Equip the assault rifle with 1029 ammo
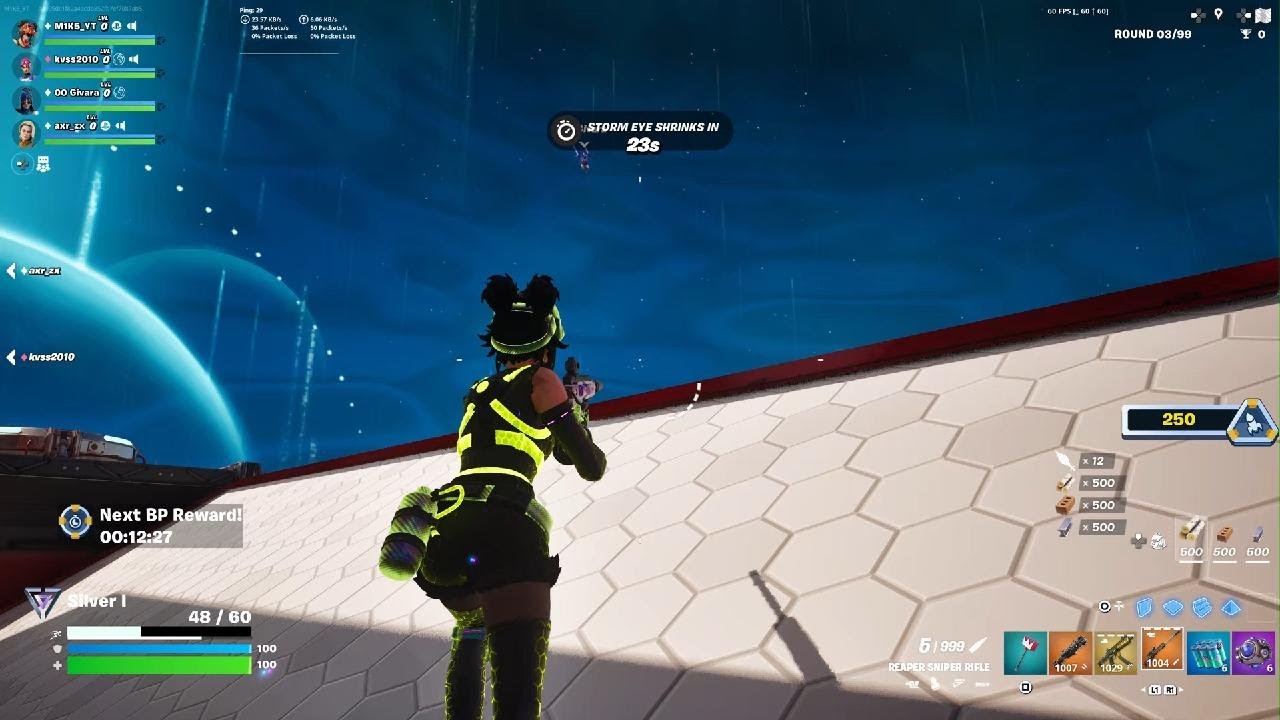 click(1115, 653)
